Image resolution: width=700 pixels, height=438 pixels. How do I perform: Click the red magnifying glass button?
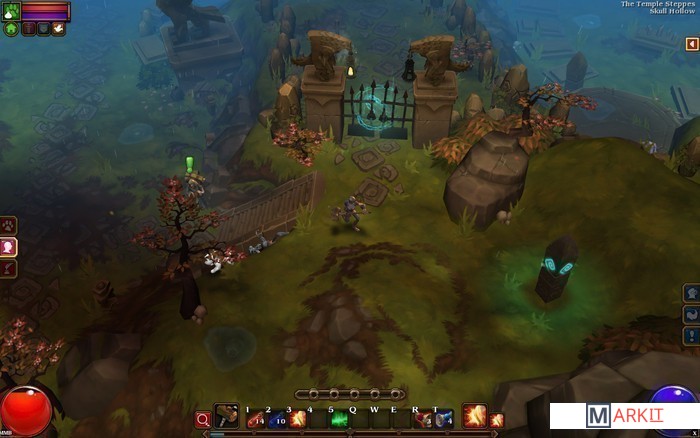tap(203, 419)
